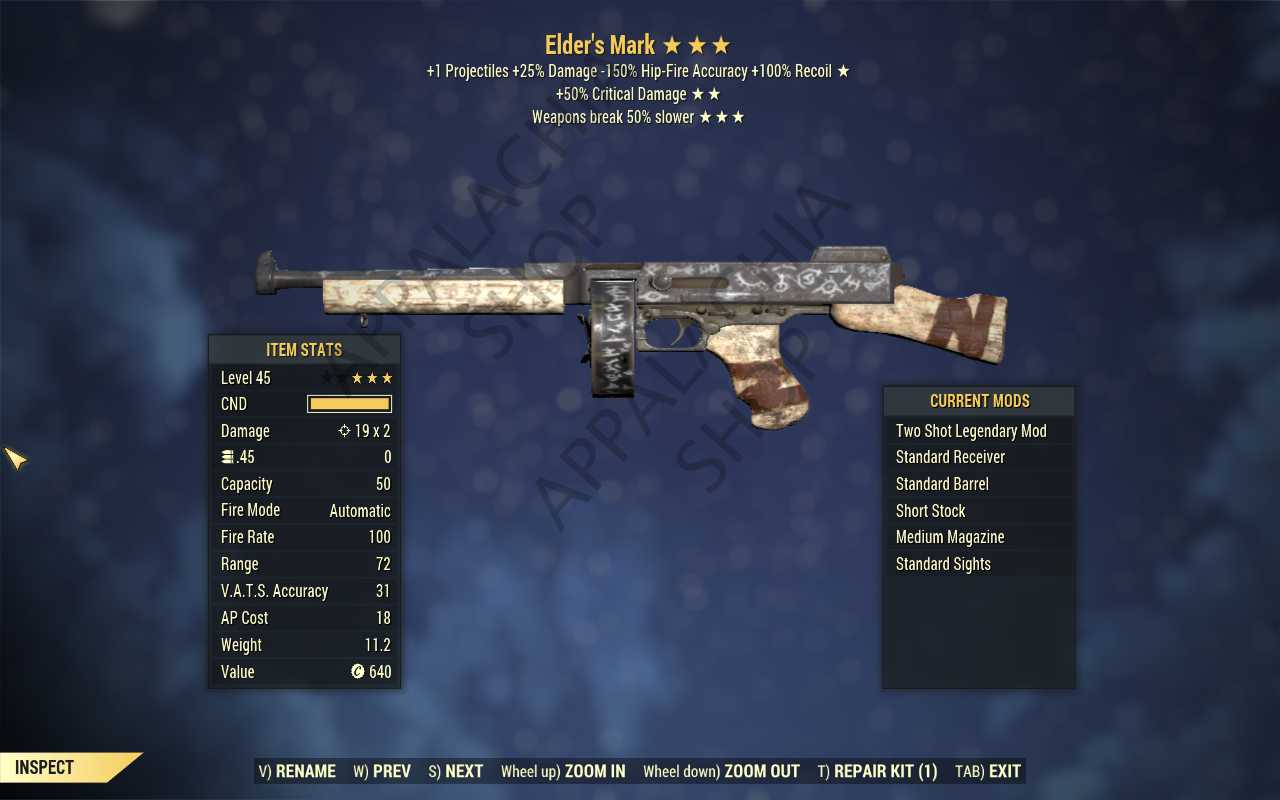Select the Medium Magazine mod row
This screenshot has width=1280, height=800.
[950, 537]
